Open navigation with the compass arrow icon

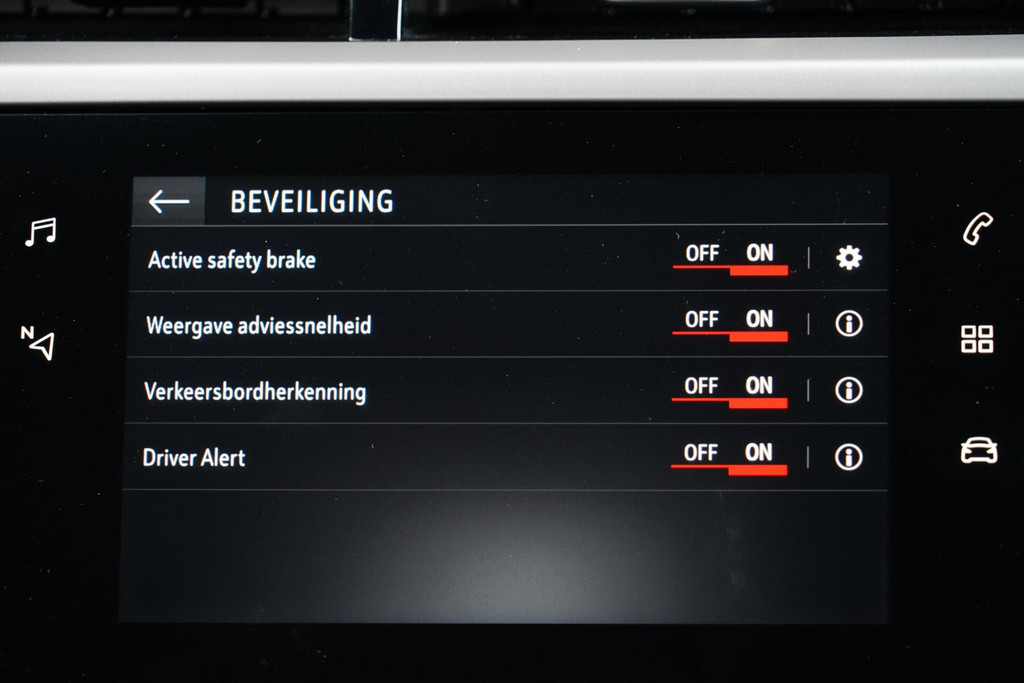point(38,342)
